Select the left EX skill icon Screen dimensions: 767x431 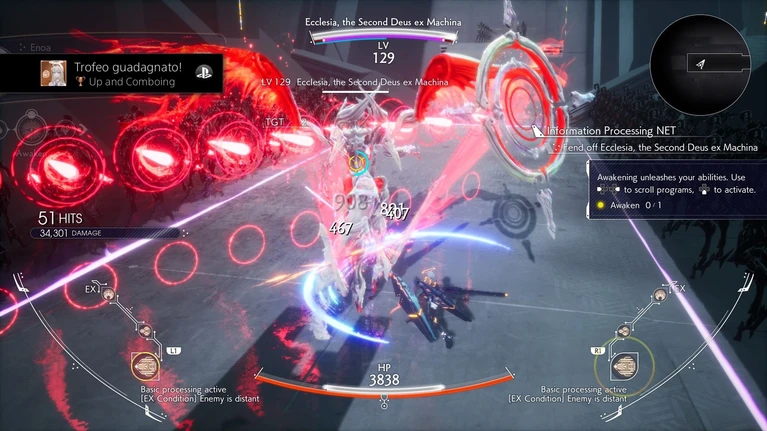107,295
